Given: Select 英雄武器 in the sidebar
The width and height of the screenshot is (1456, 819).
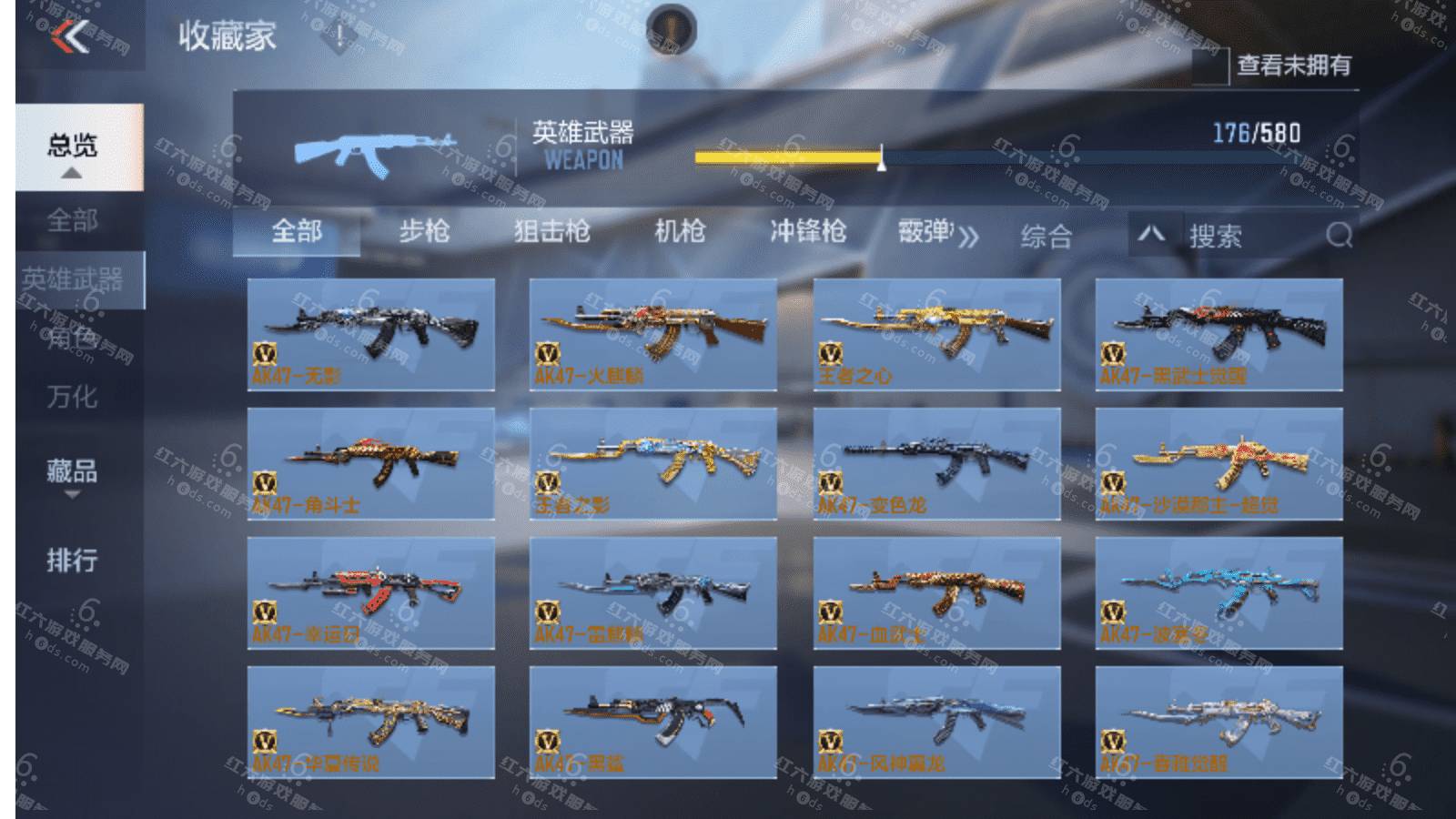Looking at the screenshot, I should click(x=73, y=280).
